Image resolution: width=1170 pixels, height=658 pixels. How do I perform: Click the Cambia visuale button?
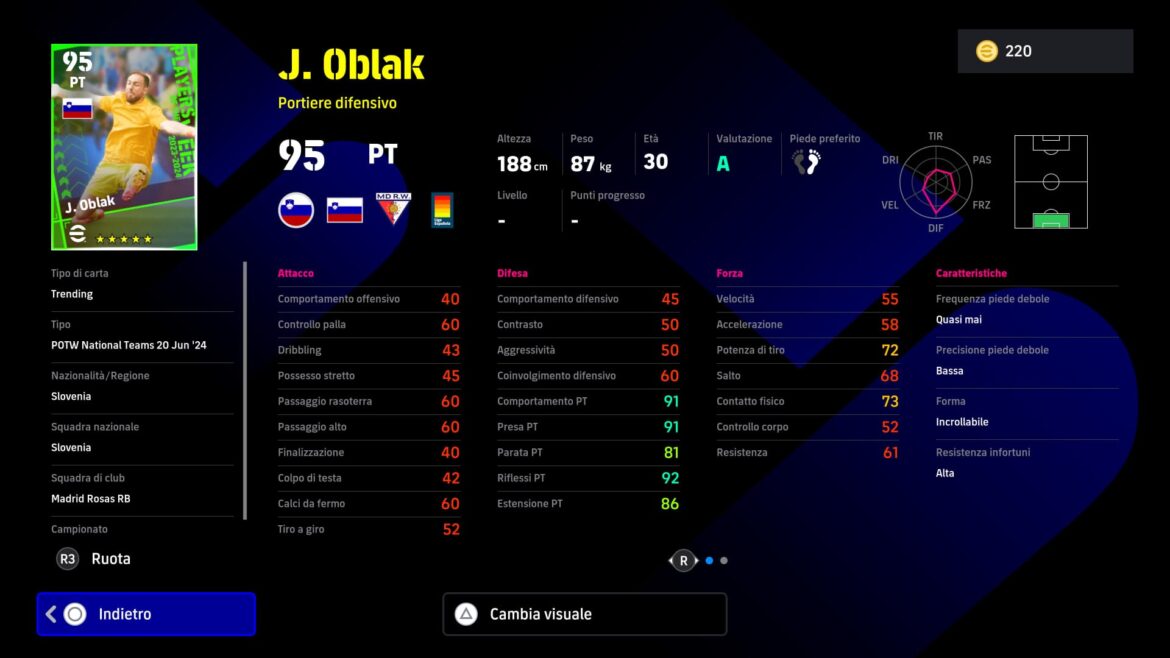(x=584, y=614)
